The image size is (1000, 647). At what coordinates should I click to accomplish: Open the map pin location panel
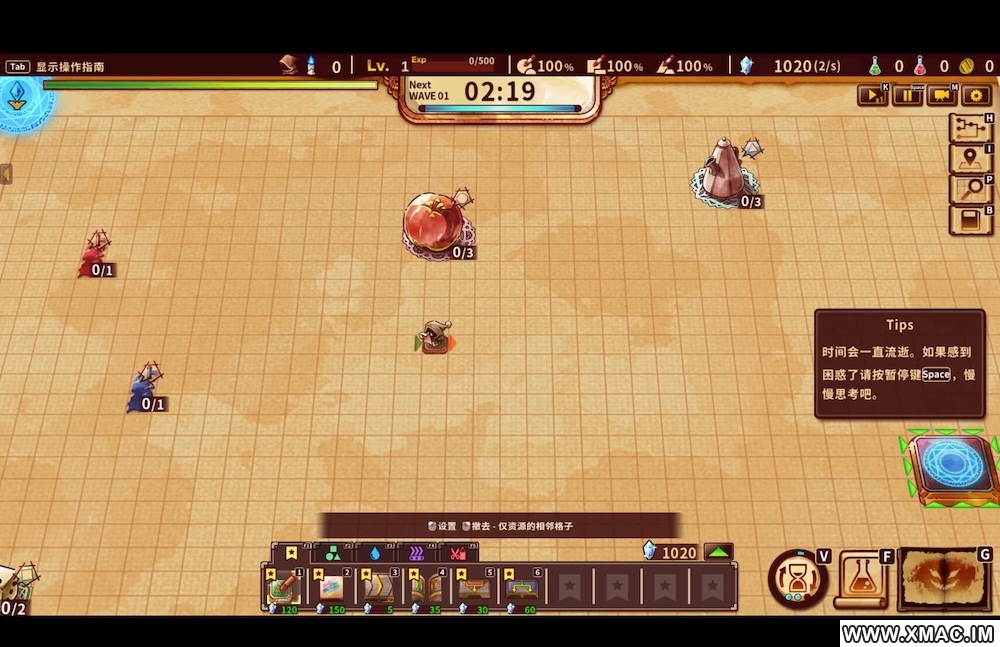pyautogui.click(x=968, y=159)
